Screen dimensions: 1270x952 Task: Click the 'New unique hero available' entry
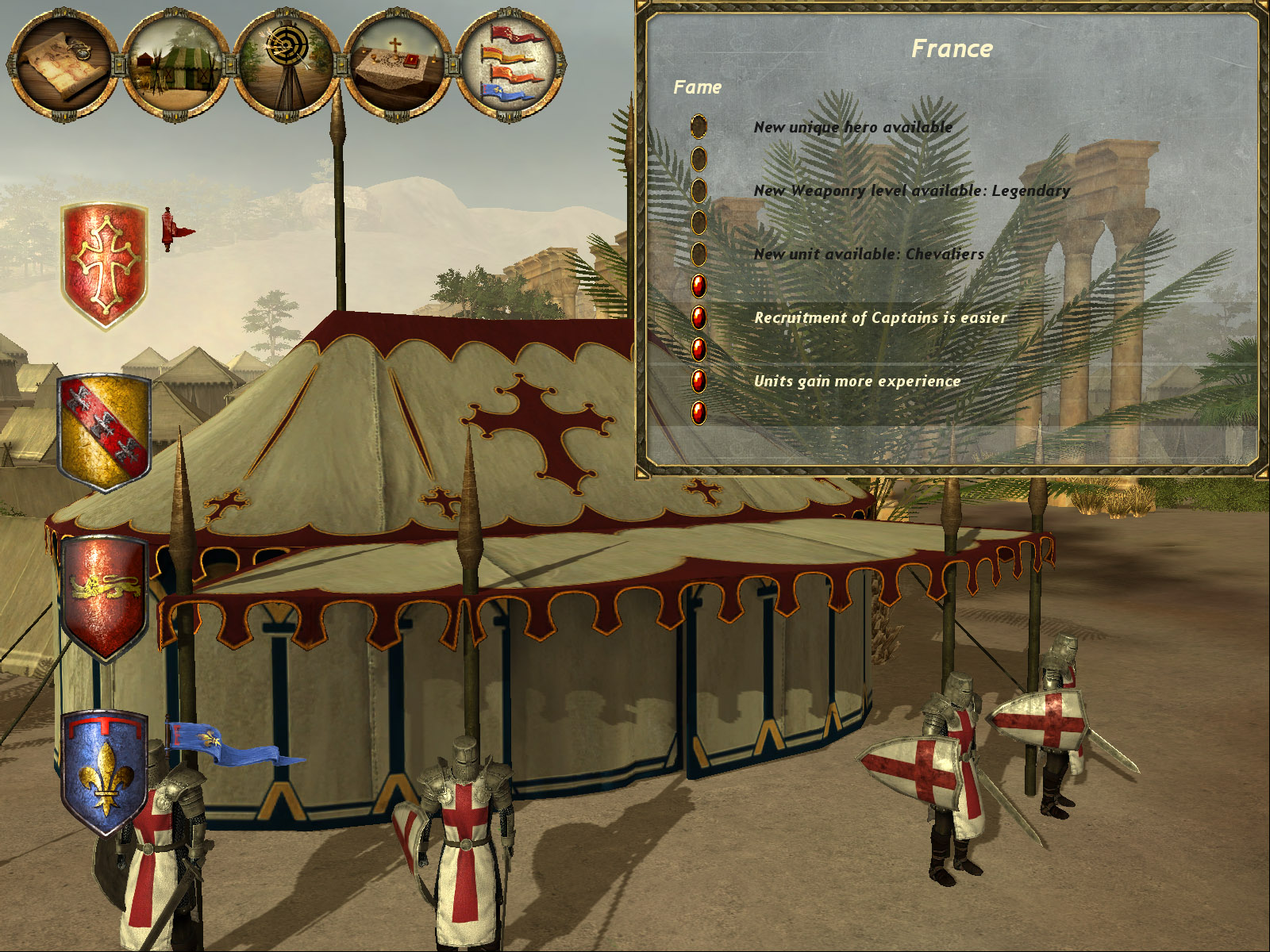click(x=851, y=125)
